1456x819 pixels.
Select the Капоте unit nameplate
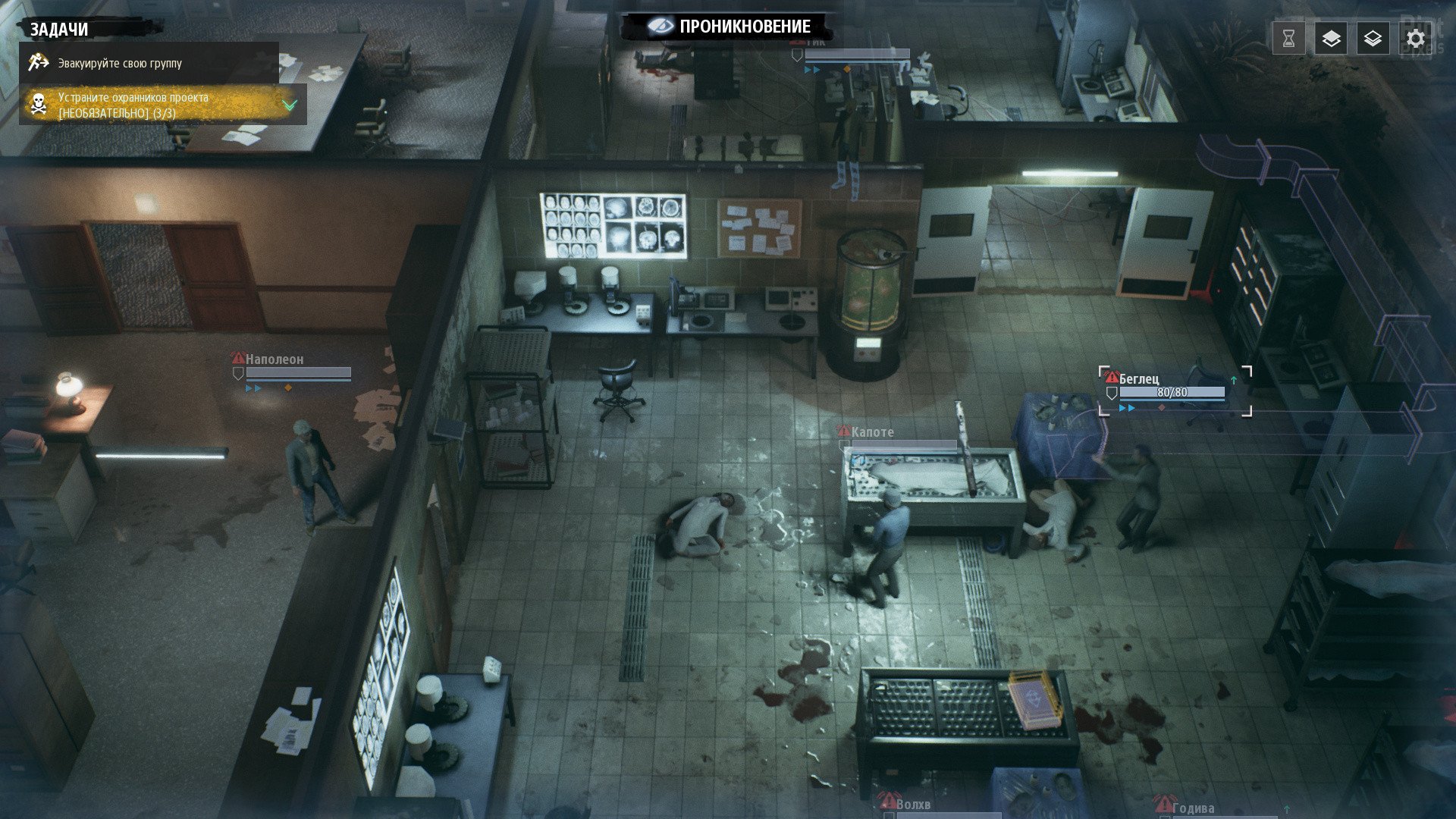click(872, 432)
